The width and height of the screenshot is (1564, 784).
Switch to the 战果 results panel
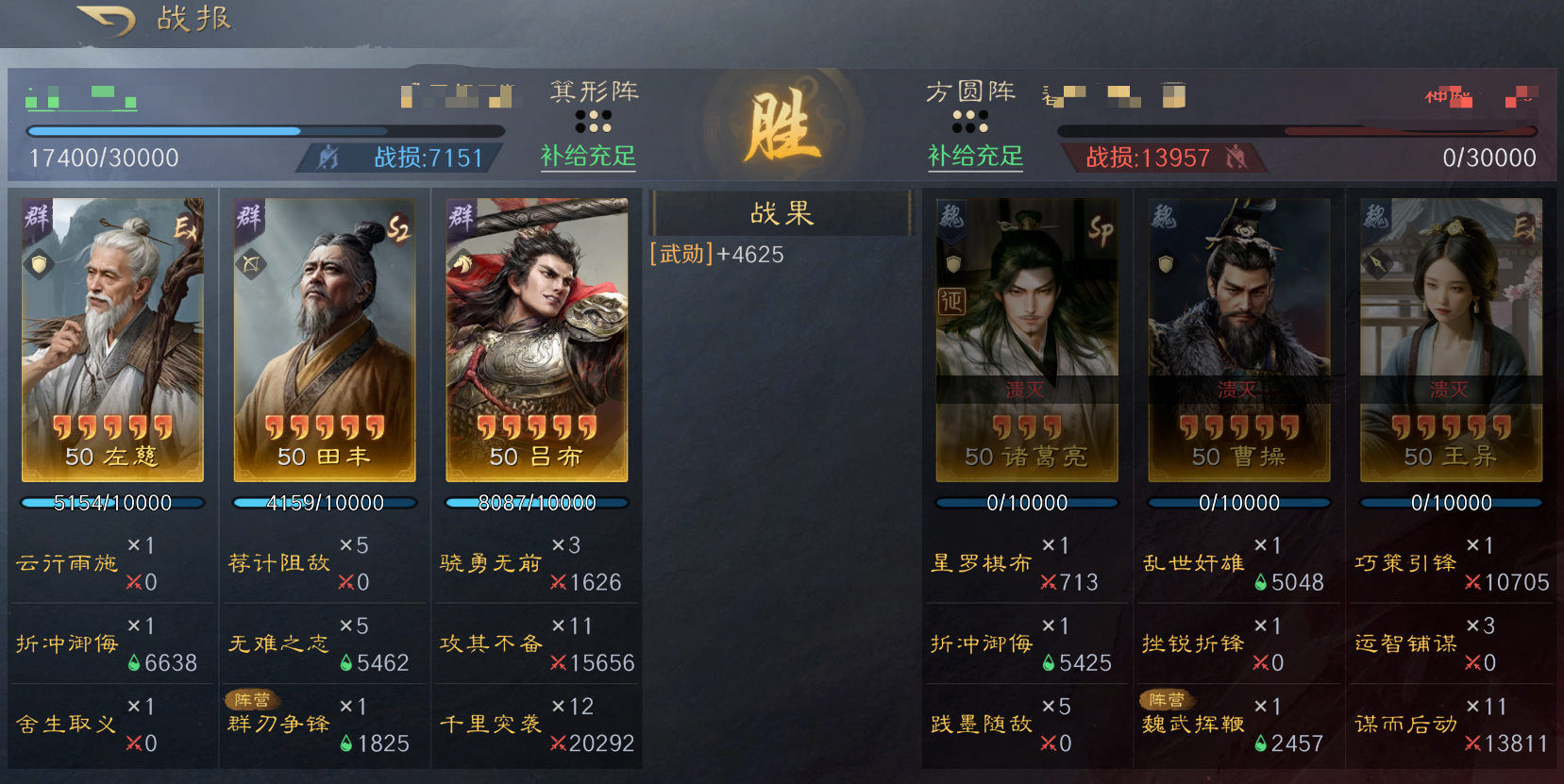point(780,214)
